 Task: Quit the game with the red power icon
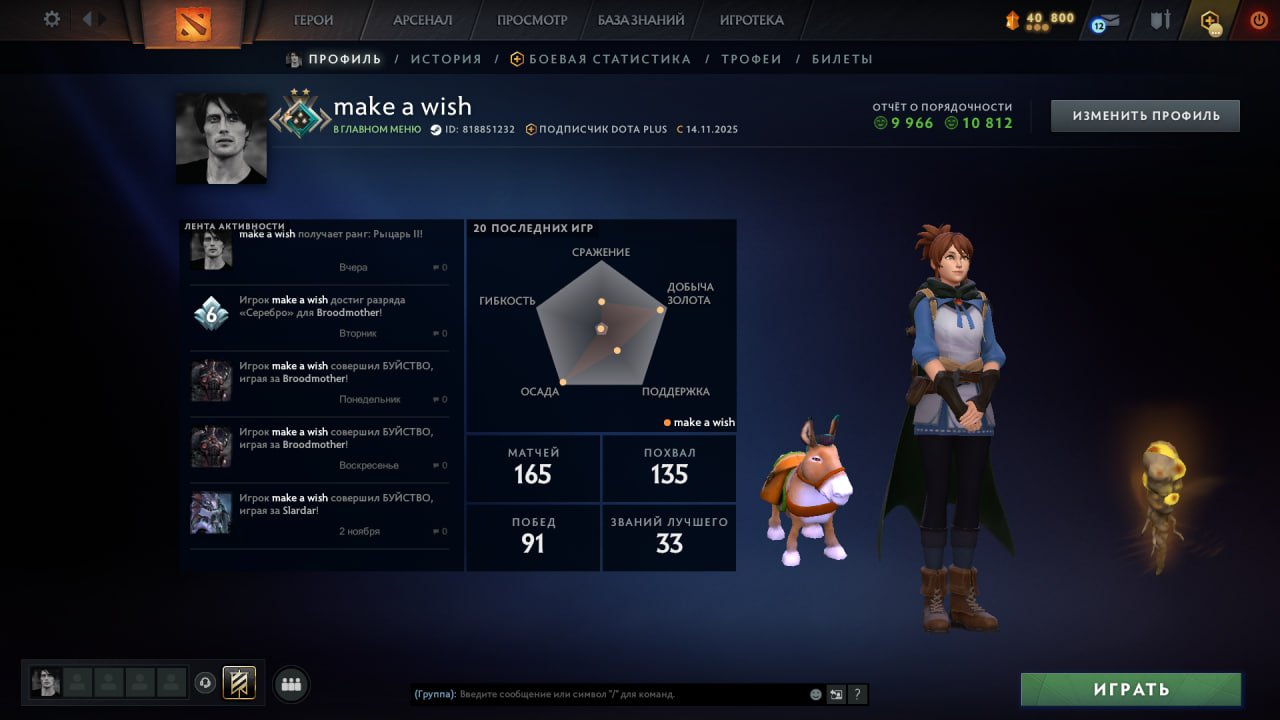[x=1258, y=20]
